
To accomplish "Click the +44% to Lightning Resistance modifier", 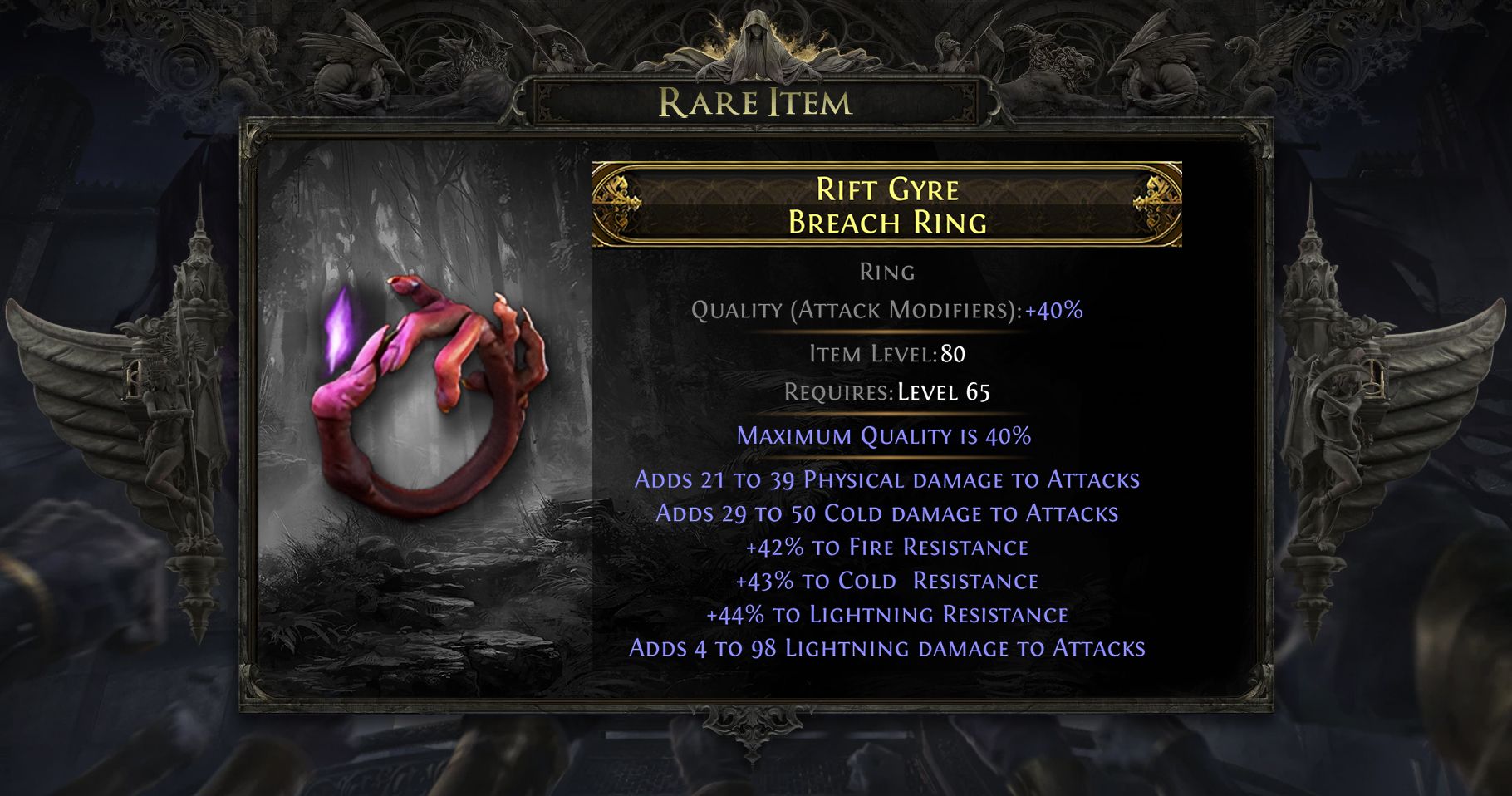I will tap(886, 615).
